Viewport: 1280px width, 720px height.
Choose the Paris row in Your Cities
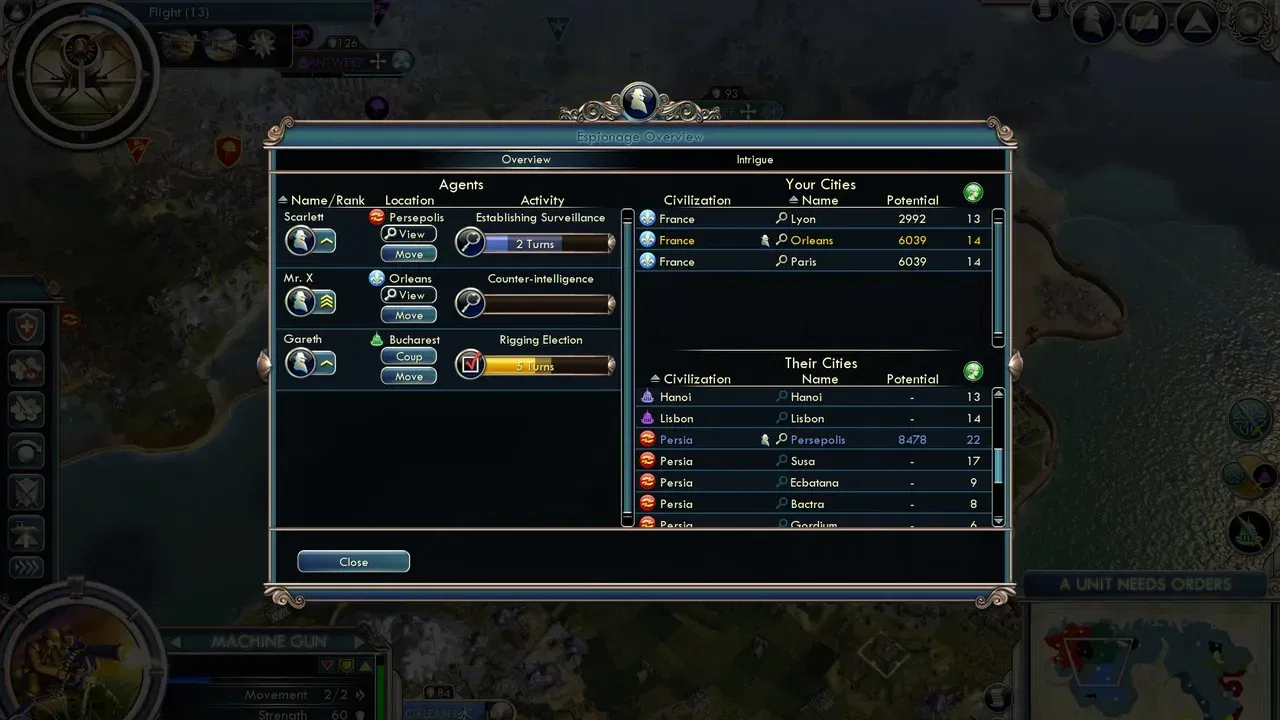[812, 262]
